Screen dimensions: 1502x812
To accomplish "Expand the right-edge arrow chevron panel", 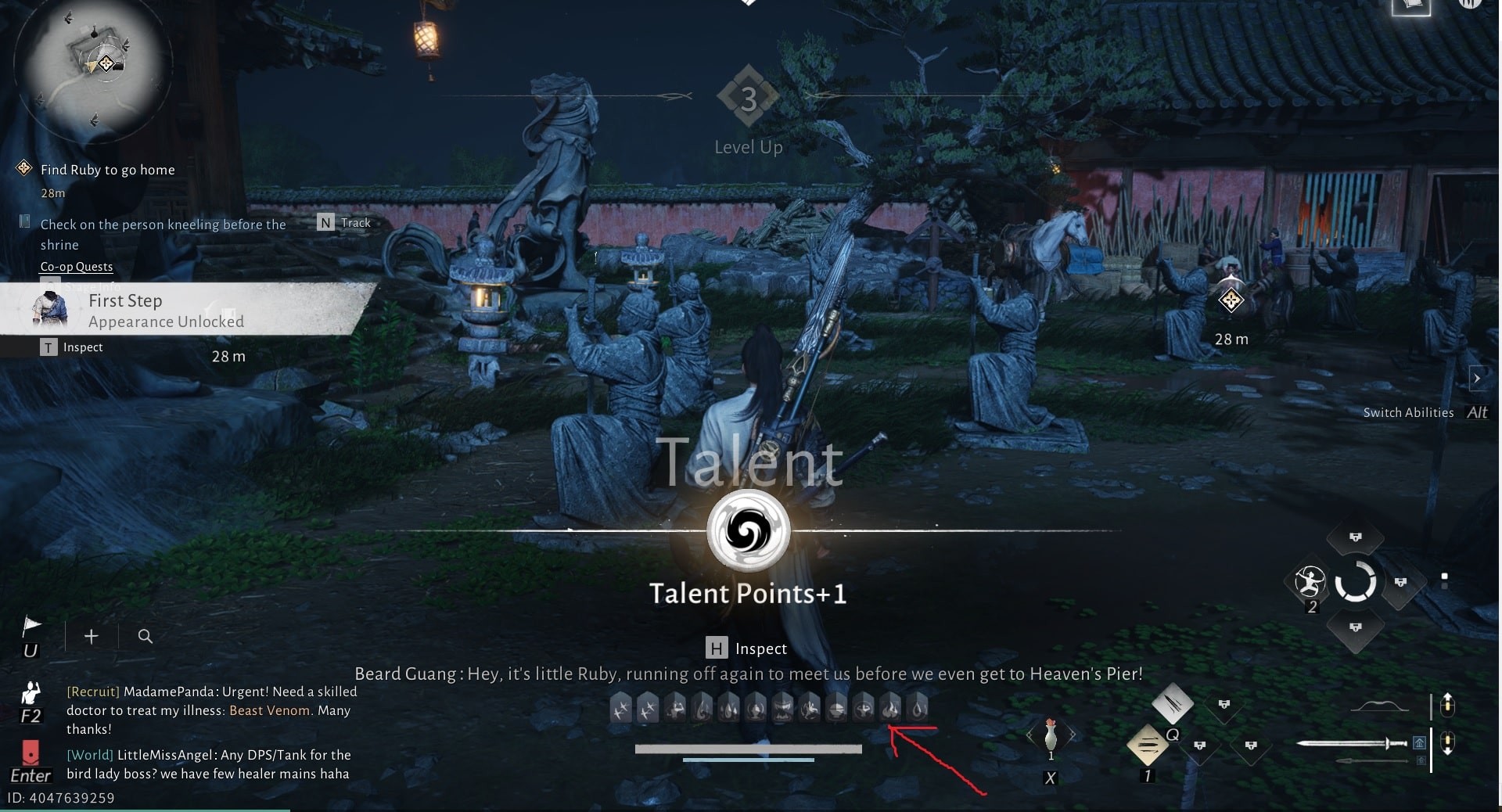I will point(1479,379).
